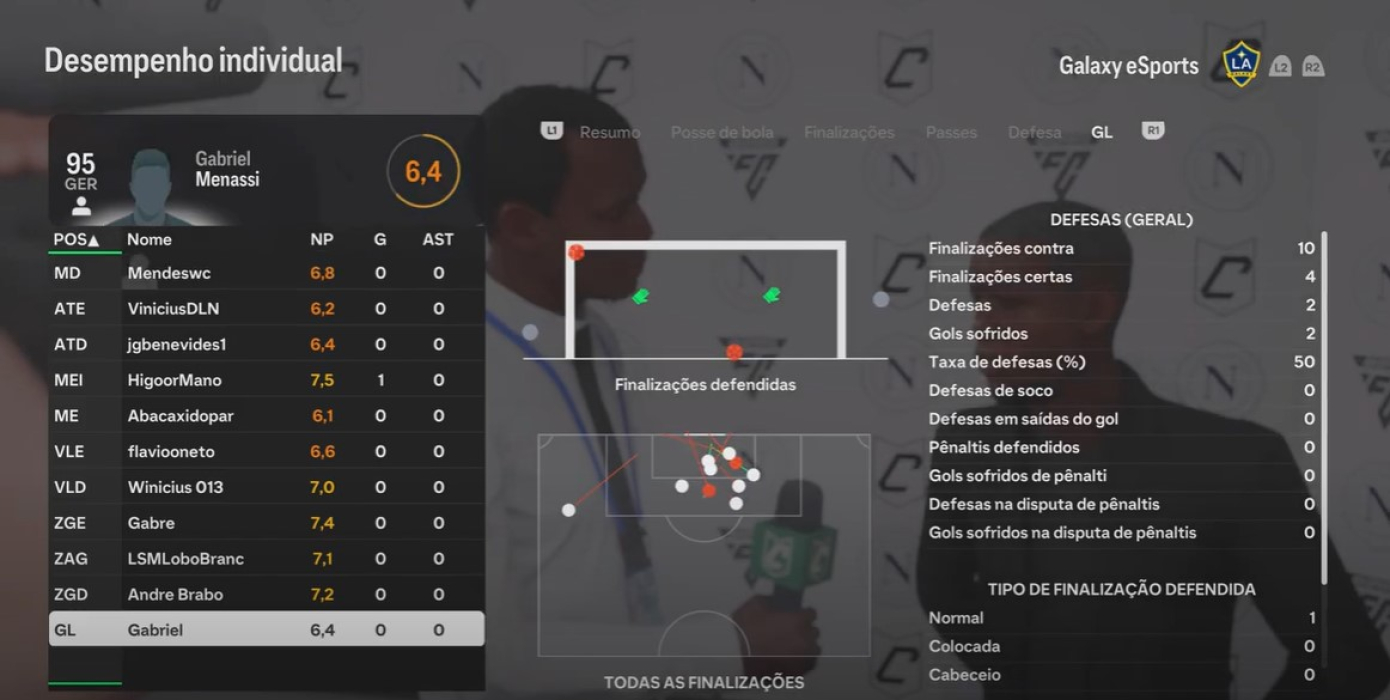
Task: Switch to the Resumo tab
Action: point(609,132)
